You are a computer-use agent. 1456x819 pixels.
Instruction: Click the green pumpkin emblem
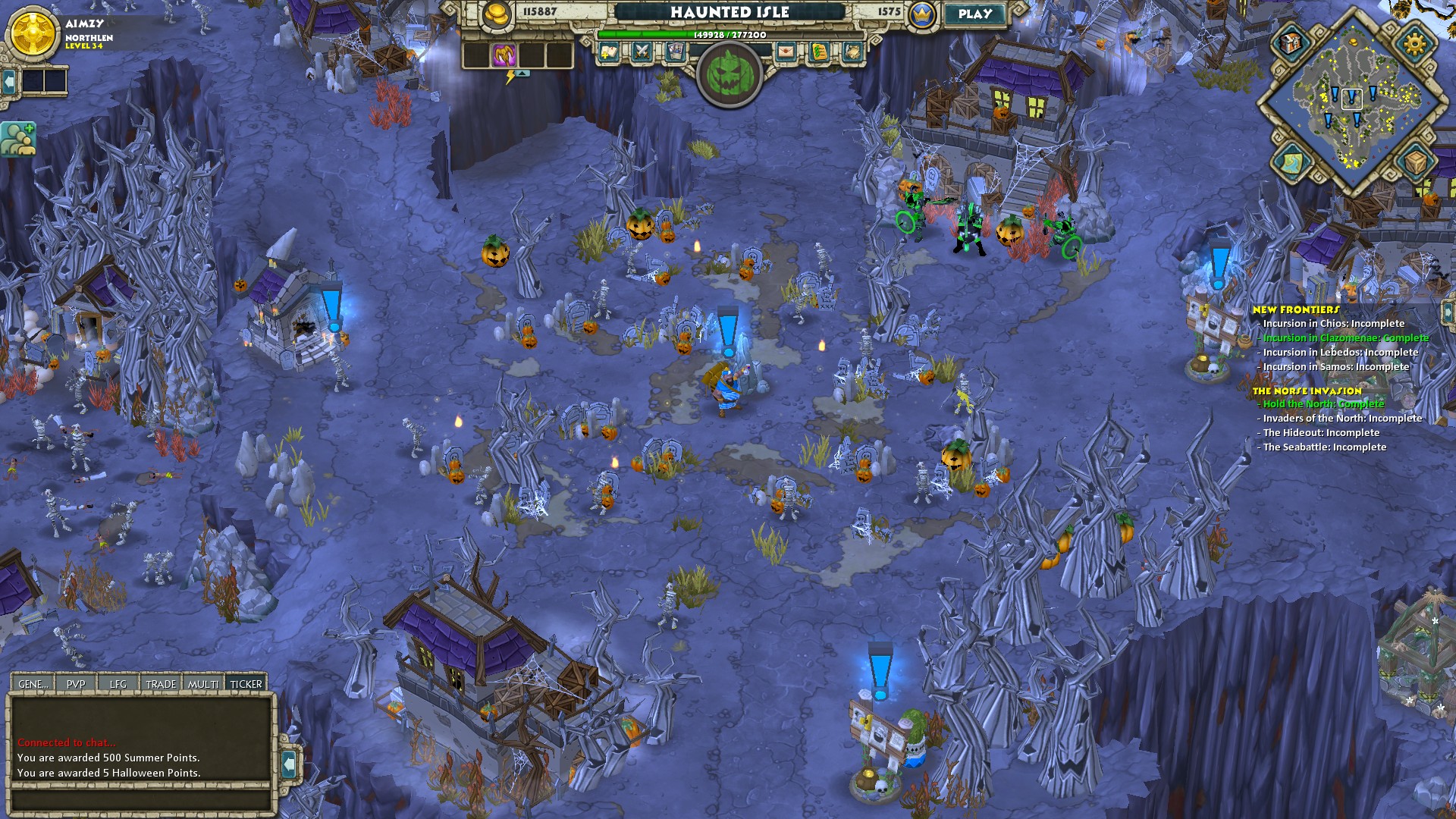730,74
